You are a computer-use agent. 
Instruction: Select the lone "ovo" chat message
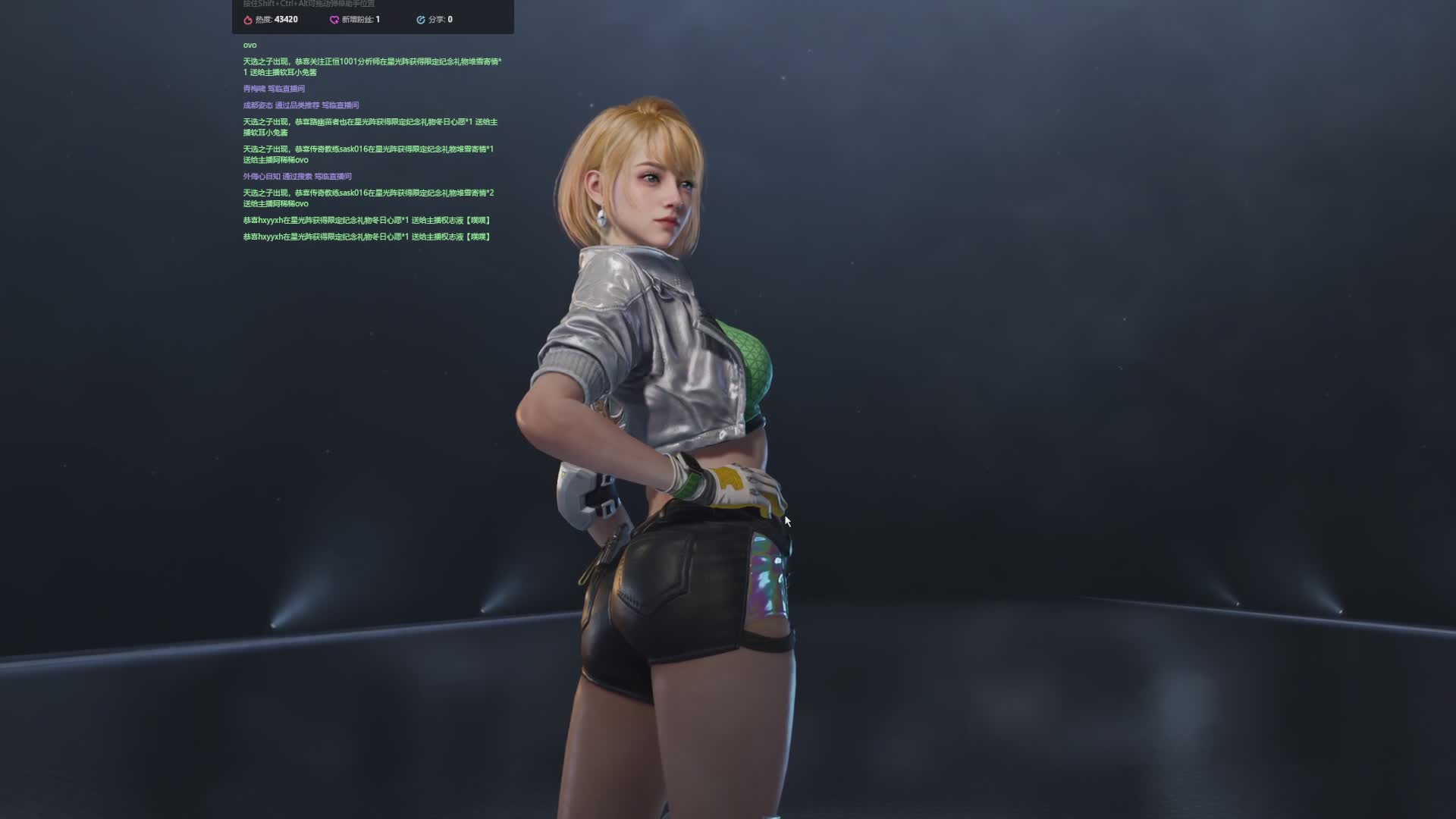pos(249,45)
